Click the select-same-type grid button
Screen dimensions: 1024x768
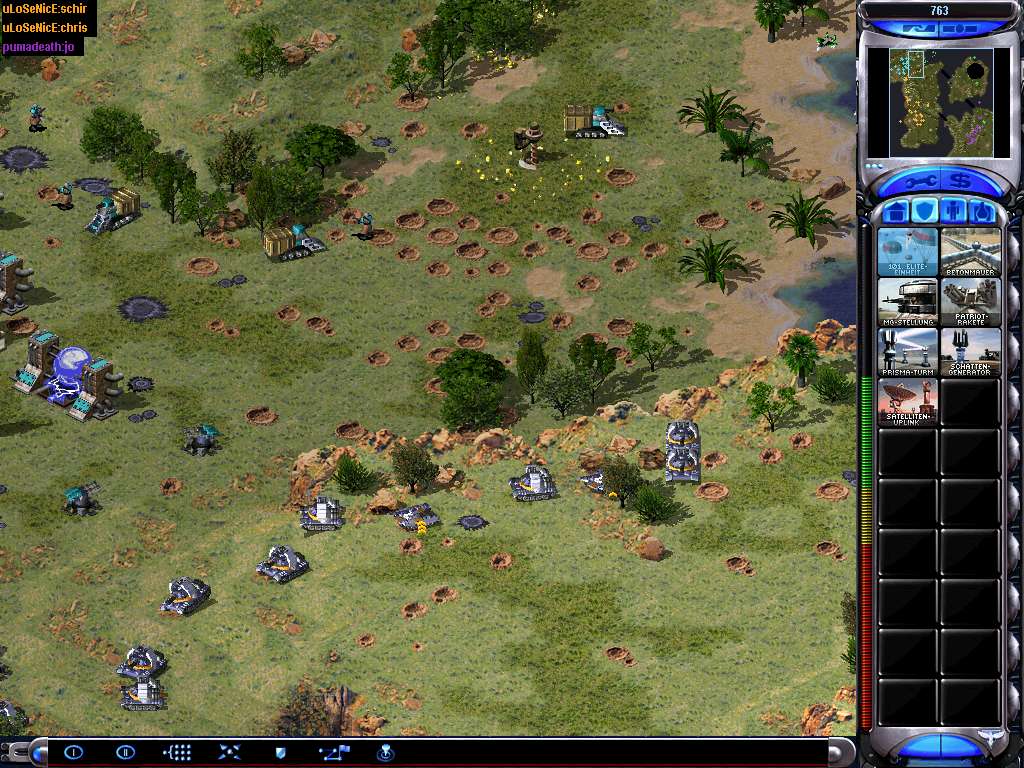pyautogui.click(x=177, y=752)
